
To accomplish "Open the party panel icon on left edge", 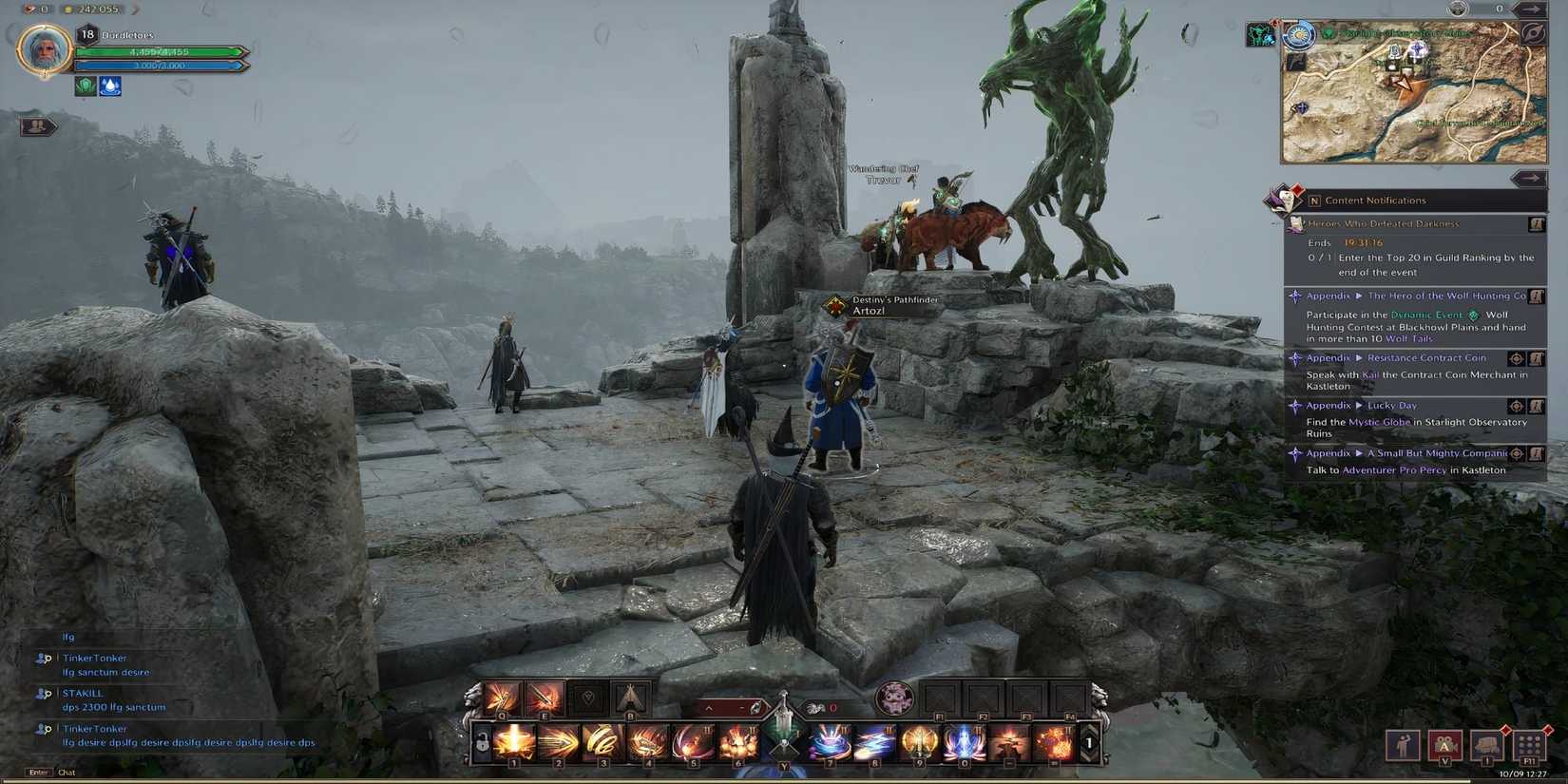I will click(x=36, y=124).
